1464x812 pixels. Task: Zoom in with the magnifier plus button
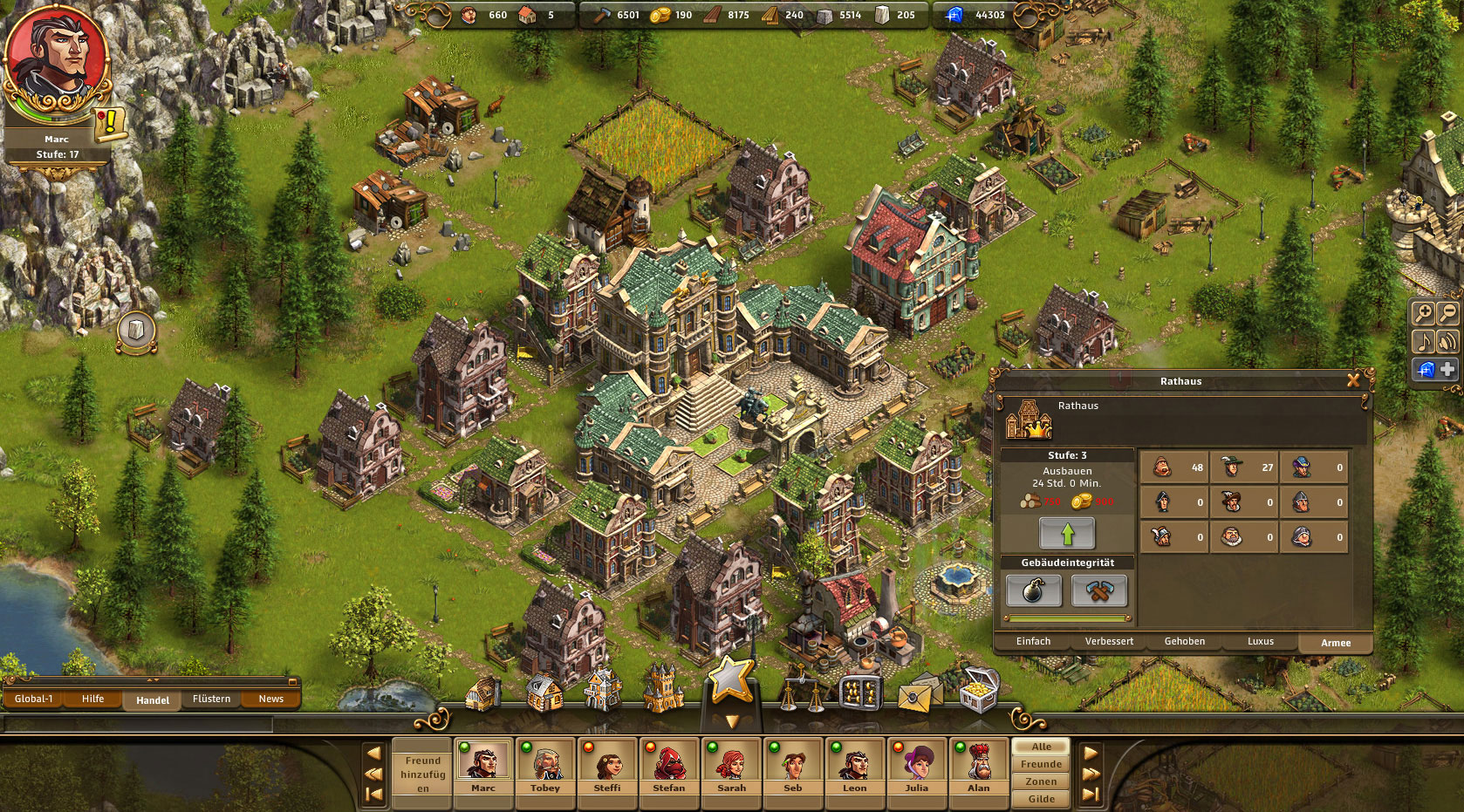1423,314
